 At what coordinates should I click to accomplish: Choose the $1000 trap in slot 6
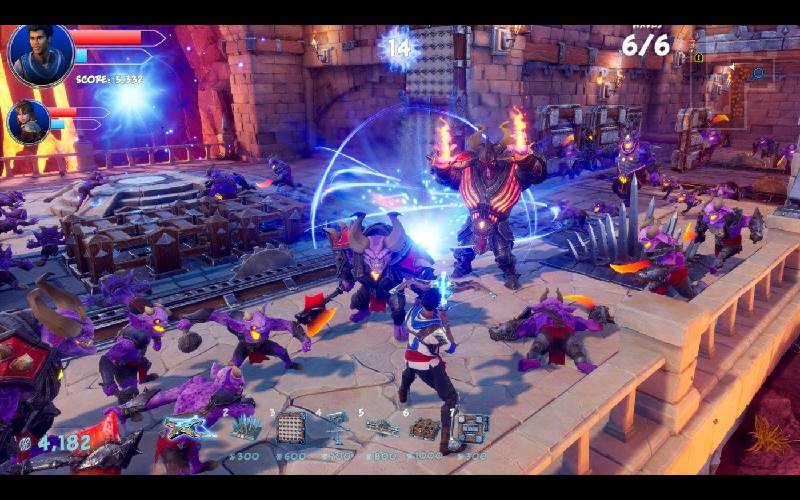[x=424, y=428]
